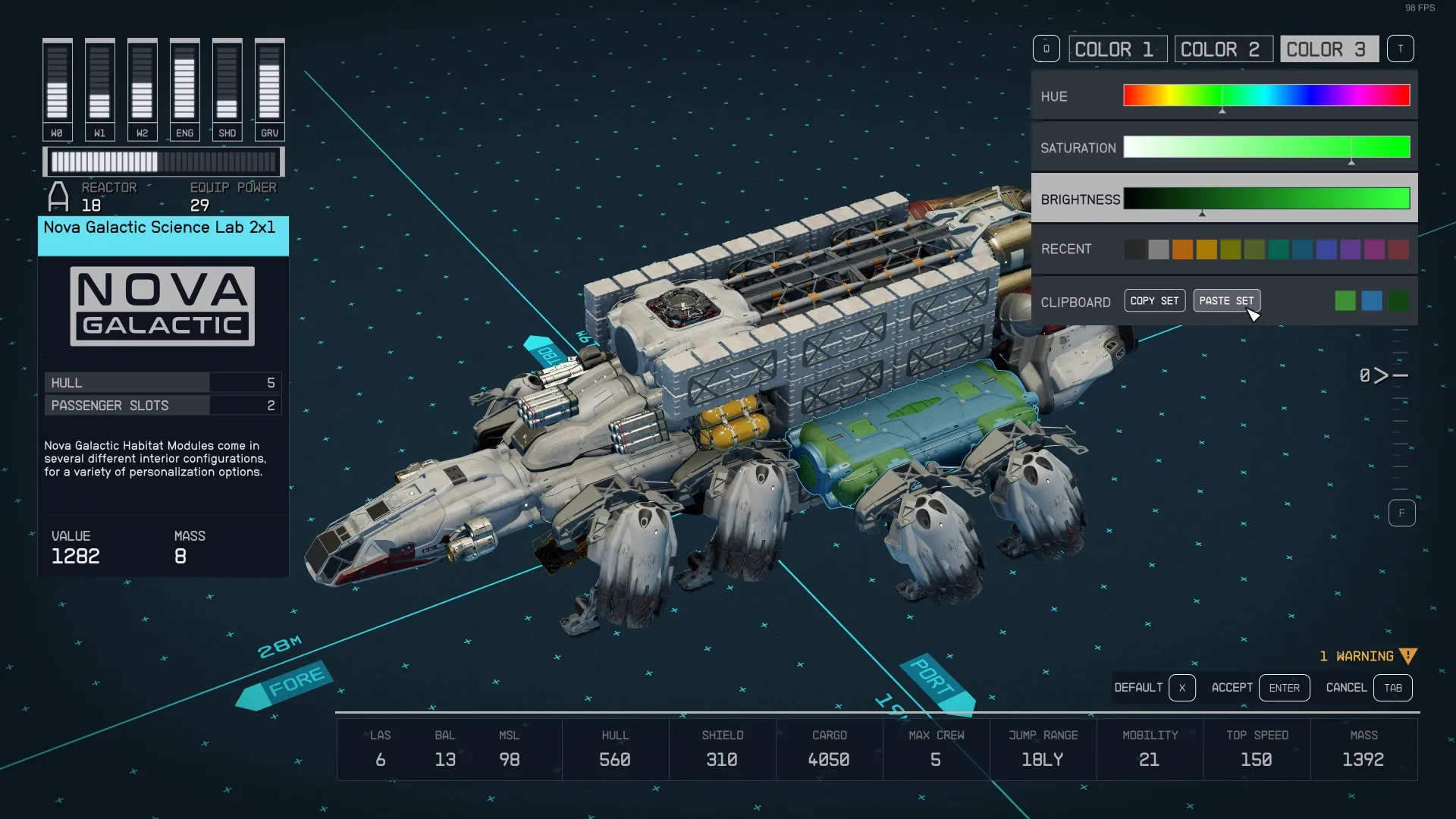Change the Brightness slider
The image size is (1456, 819).
pyautogui.click(x=1266, y=199)
